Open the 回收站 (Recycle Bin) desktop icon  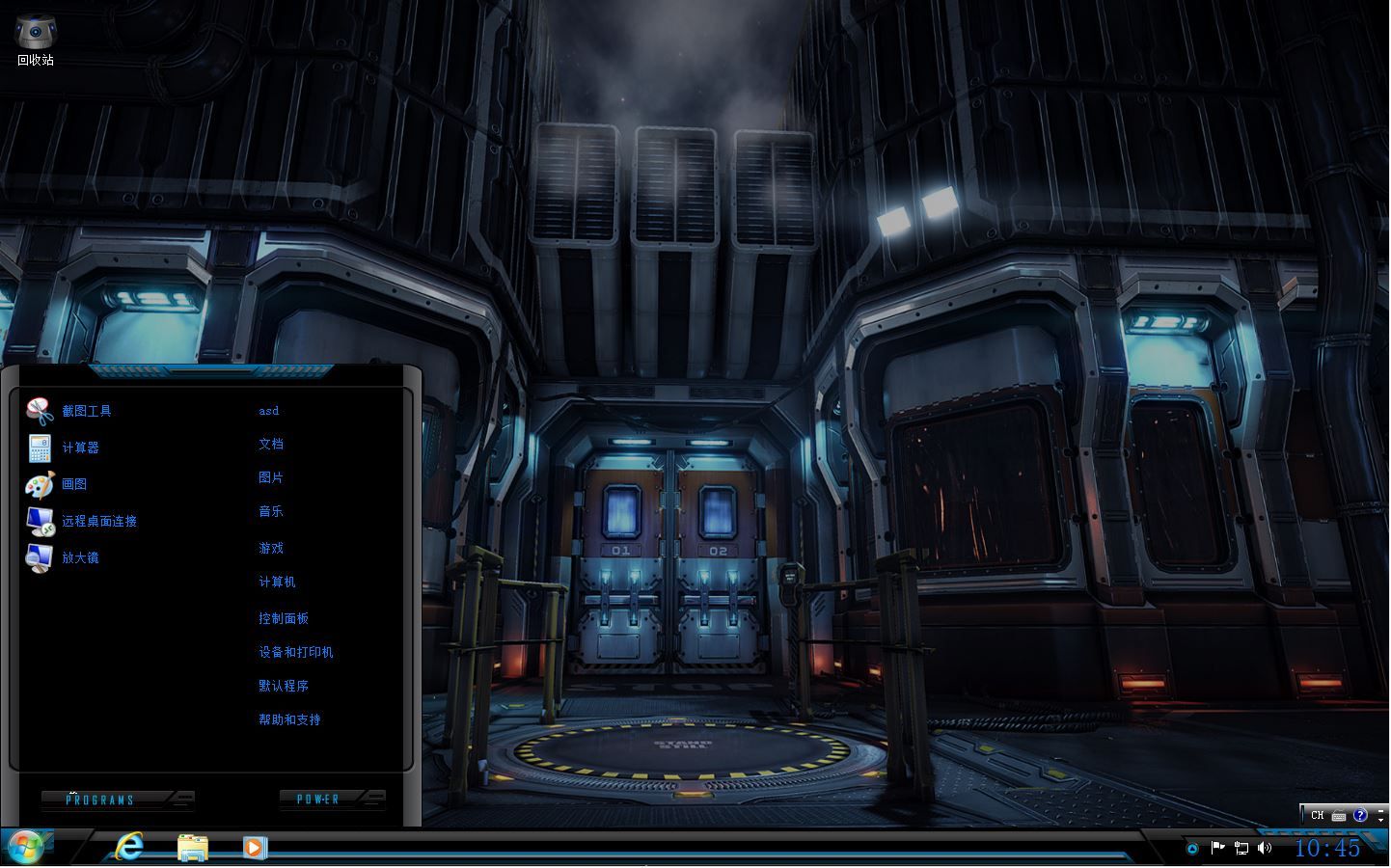pyautogui.click(x=36, y=40)
